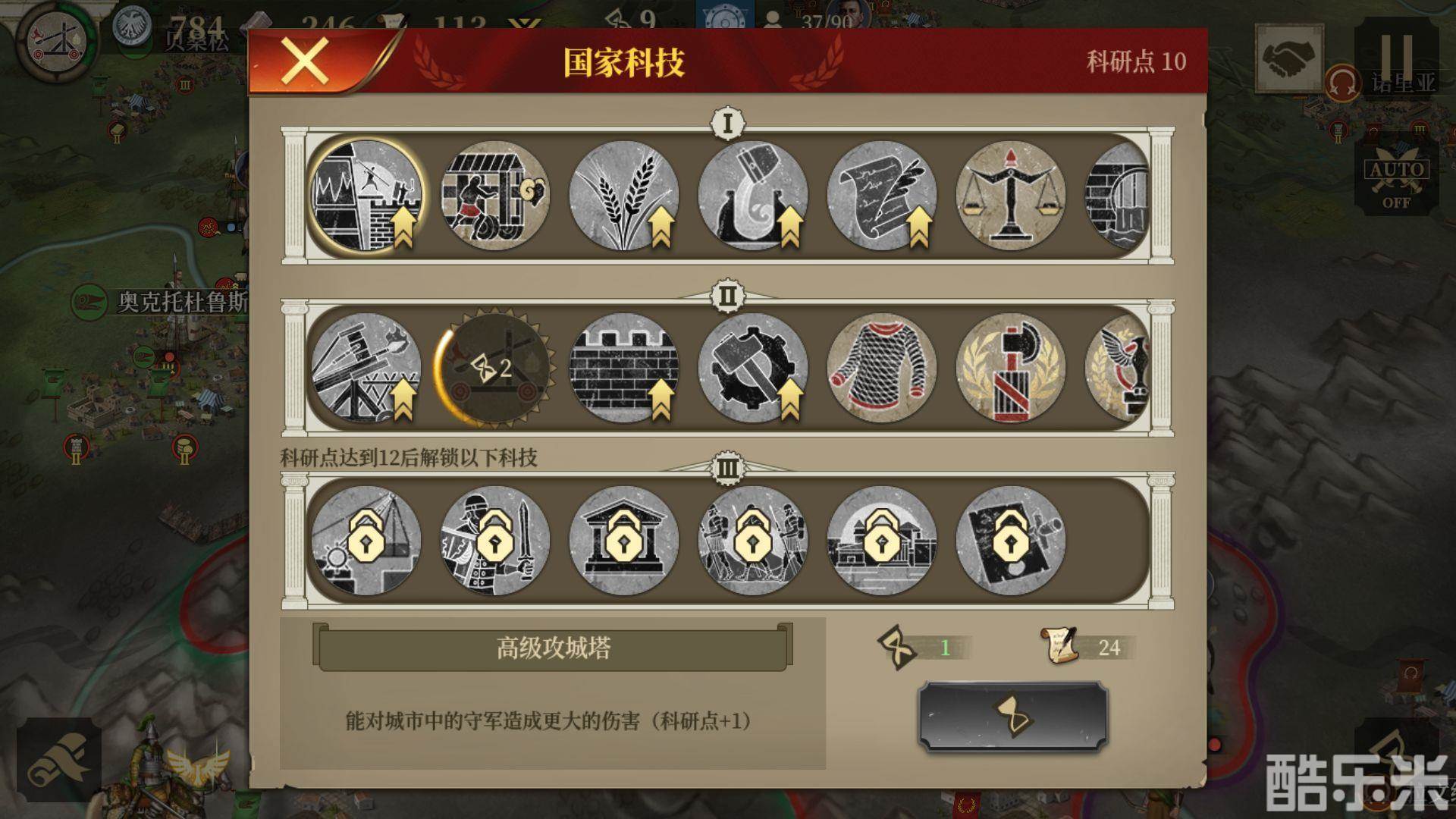
Task: Select the locked temple technology in tier III
Action: (x=624, y=538)
